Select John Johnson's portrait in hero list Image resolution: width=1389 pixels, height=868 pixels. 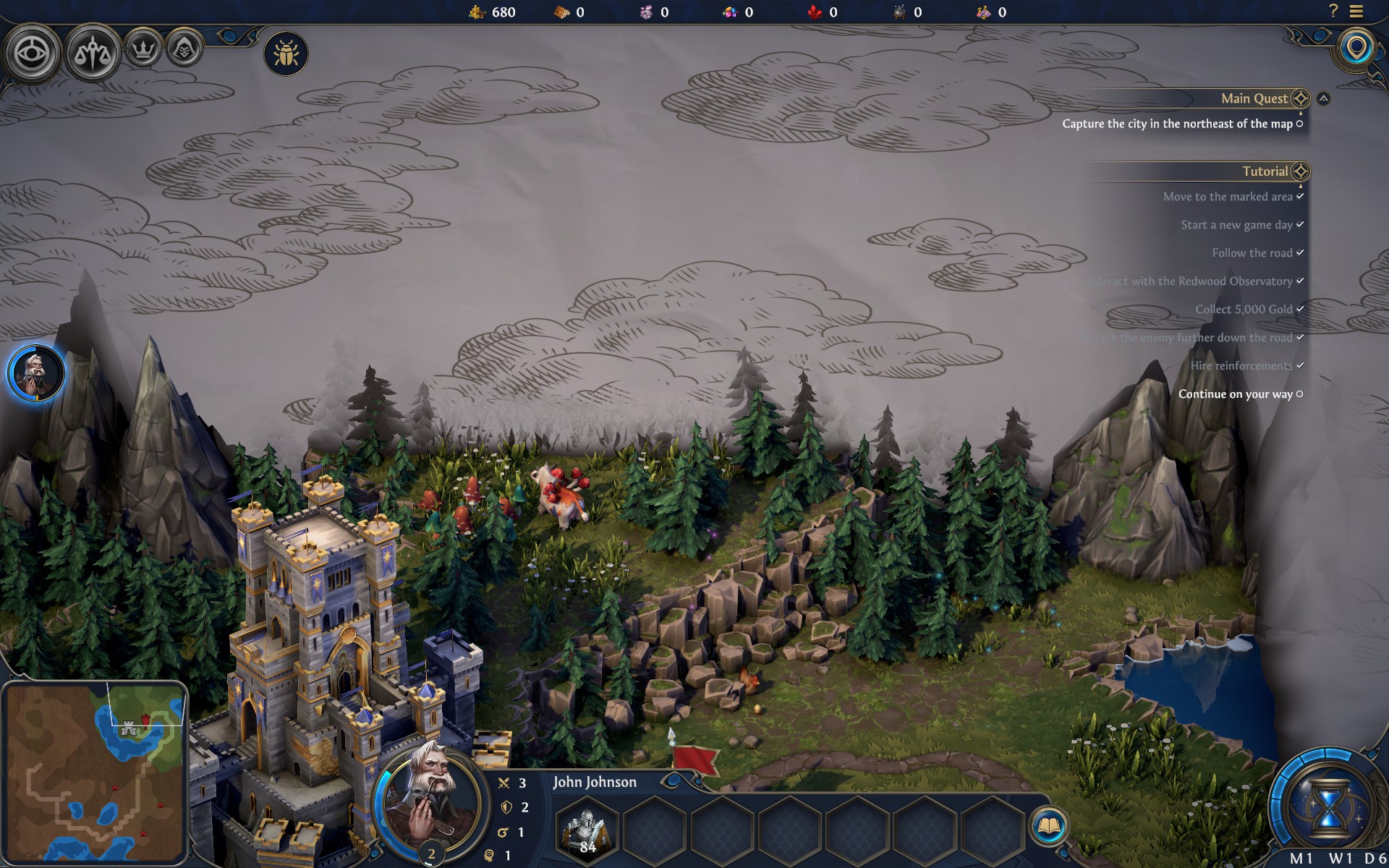click(36, 373)
